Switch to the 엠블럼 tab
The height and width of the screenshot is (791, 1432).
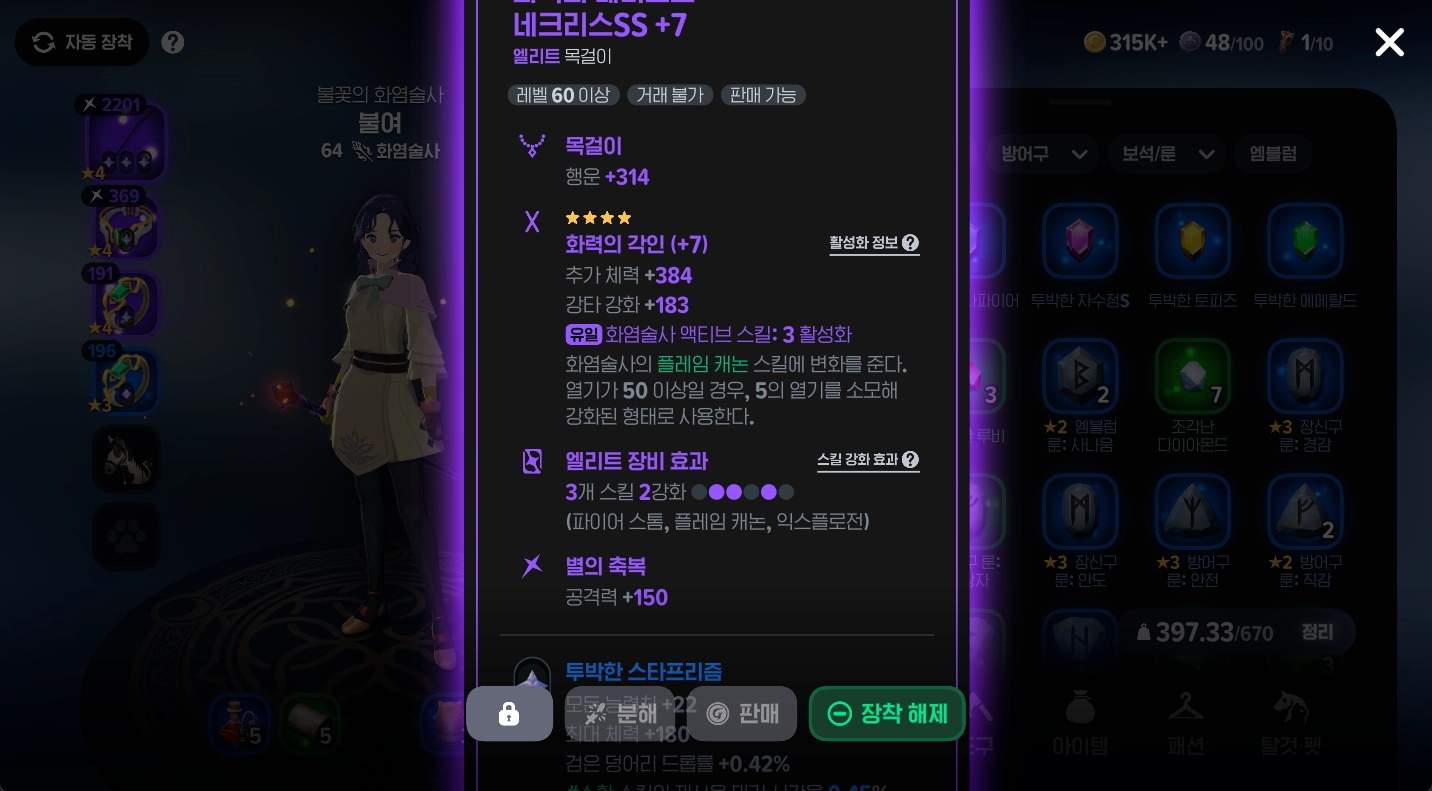pyautogui.click(x=1273, y=154)
